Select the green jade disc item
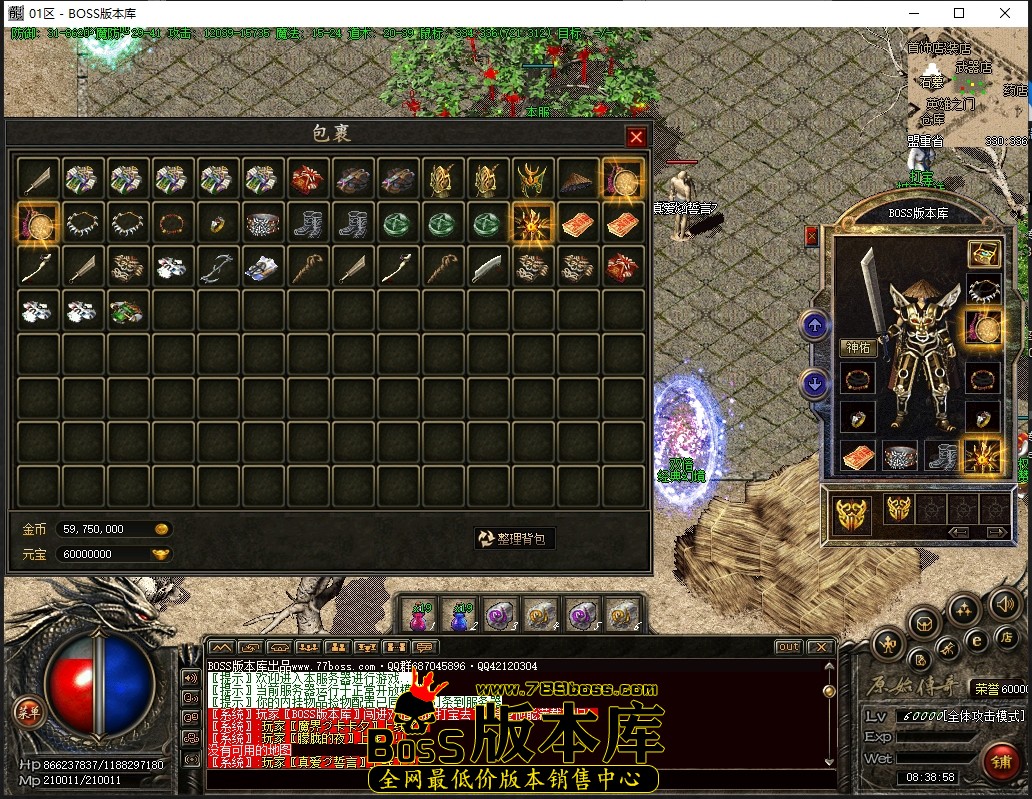The image size is (1032, 799). click(x=392, y=223)
